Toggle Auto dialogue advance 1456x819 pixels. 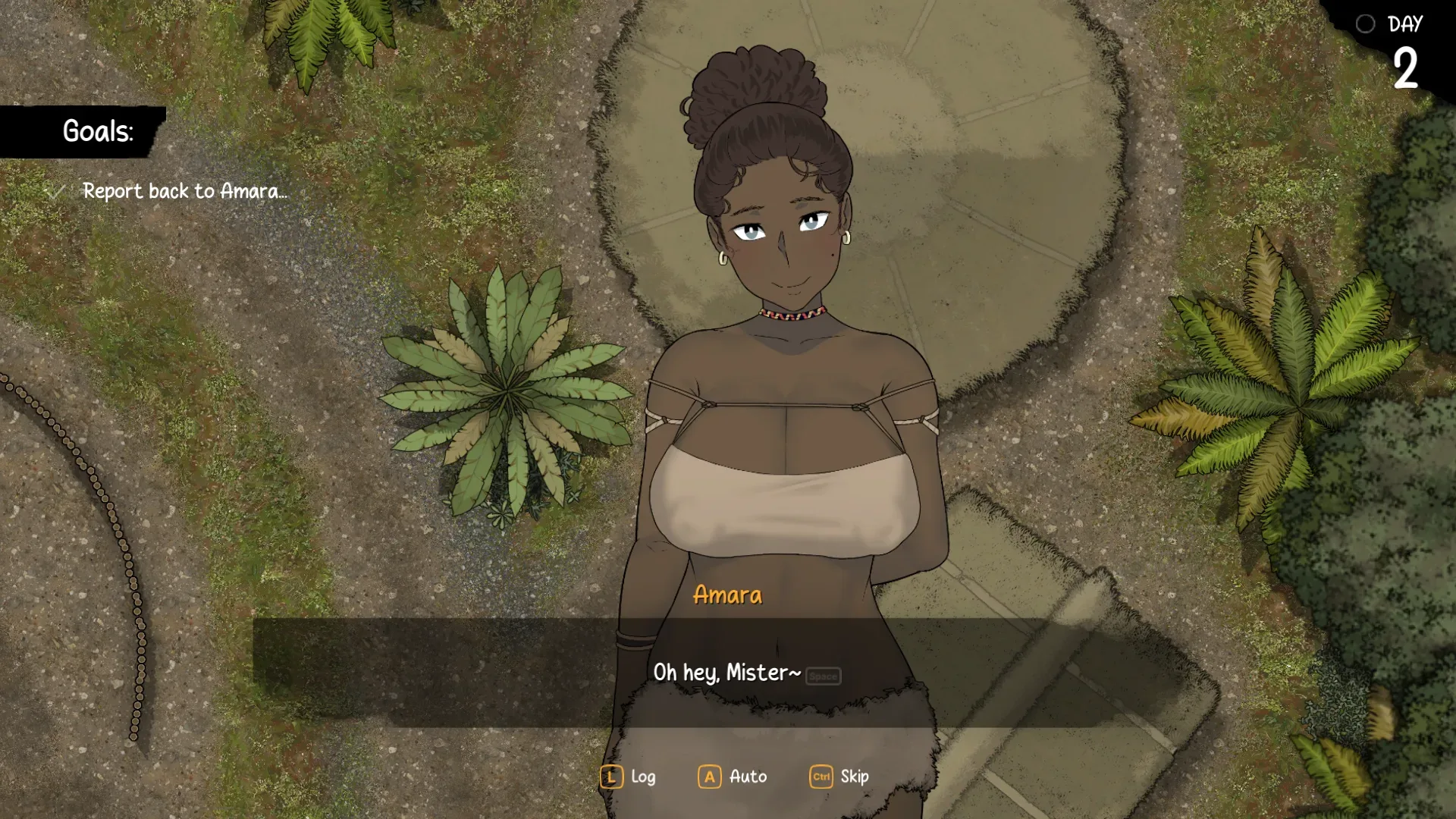tap(733, 777)
